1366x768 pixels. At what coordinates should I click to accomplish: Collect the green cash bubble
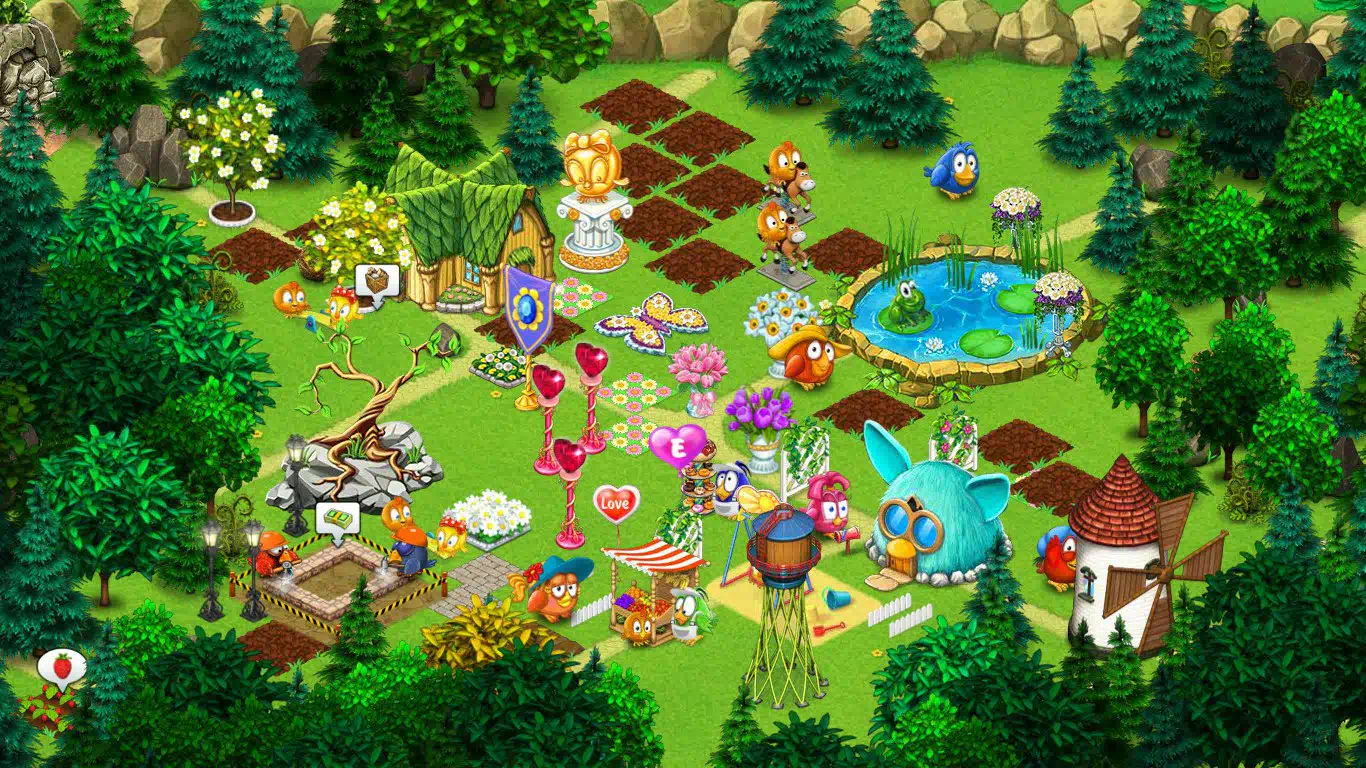tap(337, 520)
